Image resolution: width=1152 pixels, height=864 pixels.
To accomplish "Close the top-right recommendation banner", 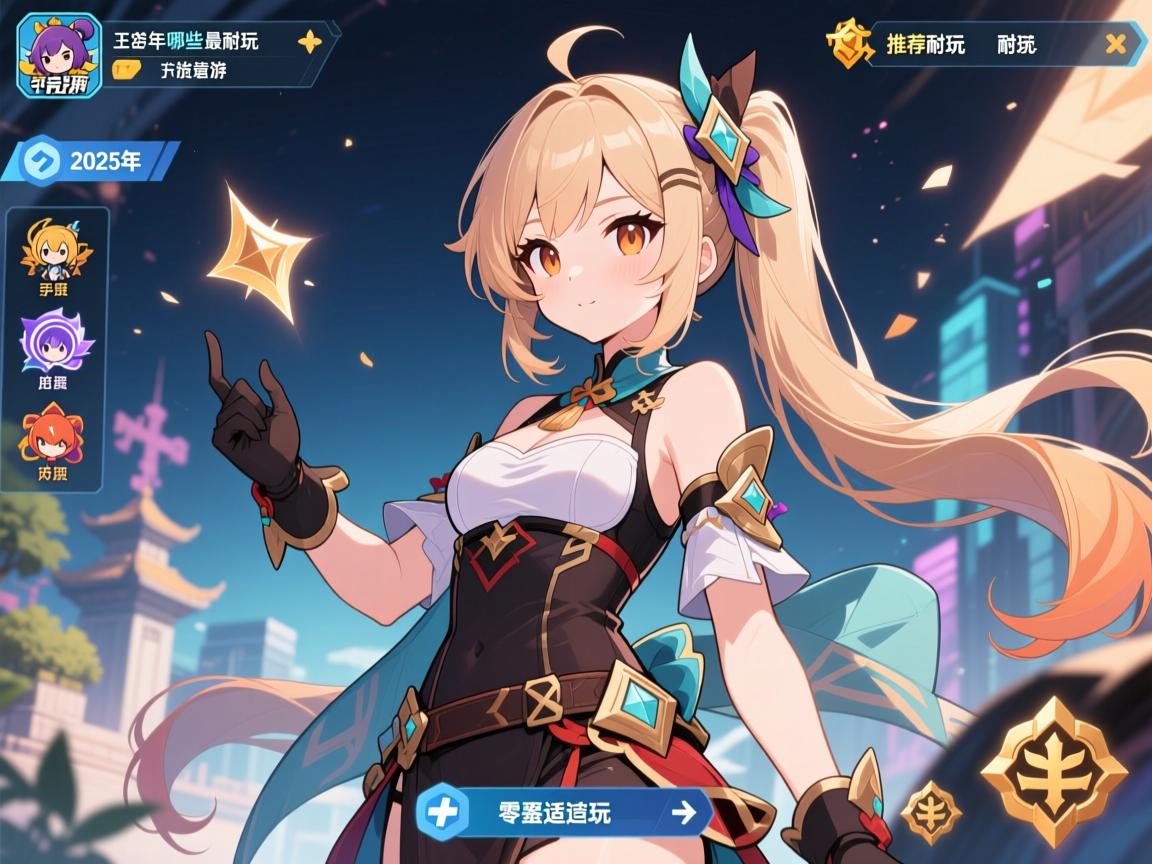I will [x=1117, y=43].
